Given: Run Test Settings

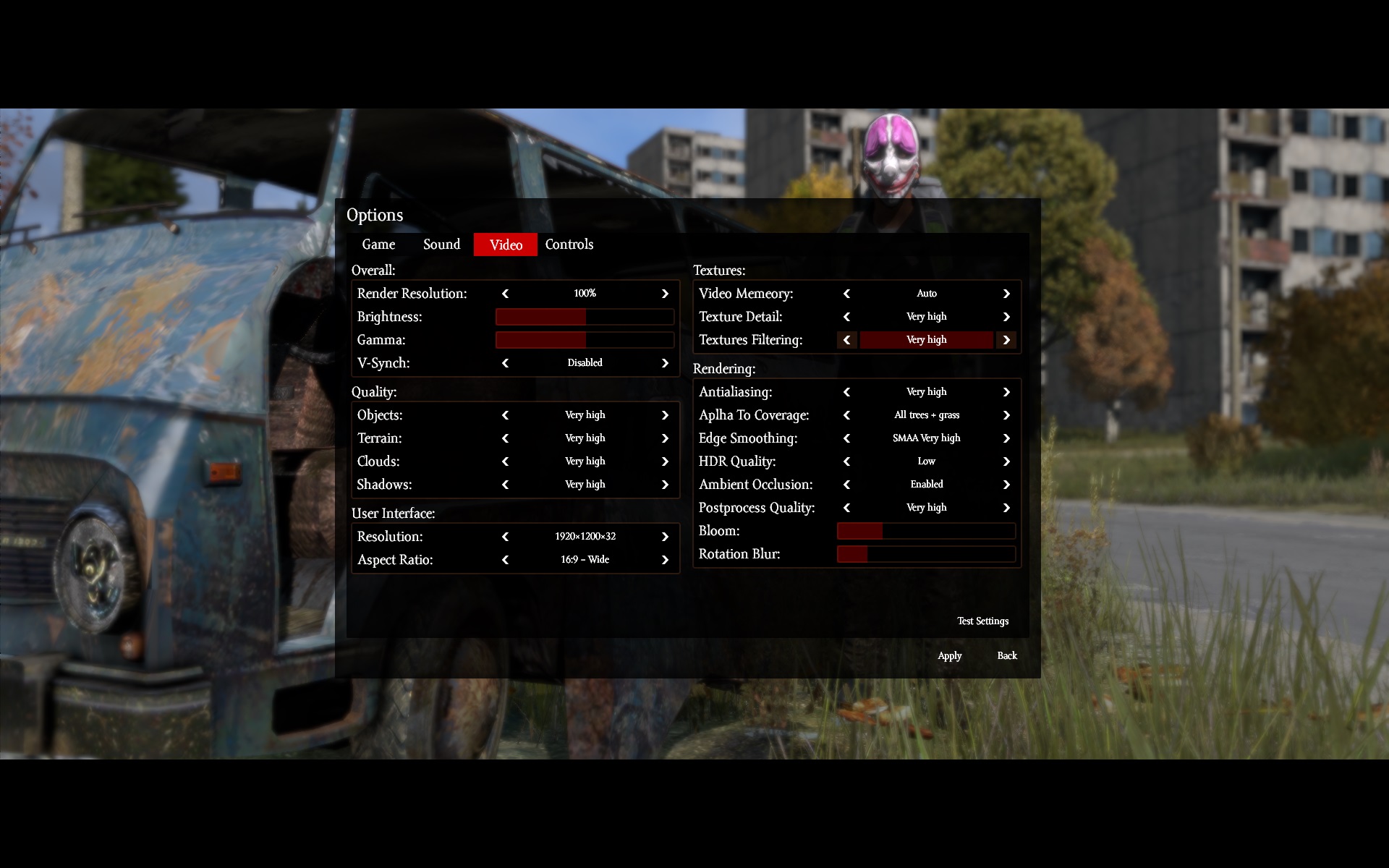Looking at the screenshot, I should pyautogui.click(x=982, y=621).
